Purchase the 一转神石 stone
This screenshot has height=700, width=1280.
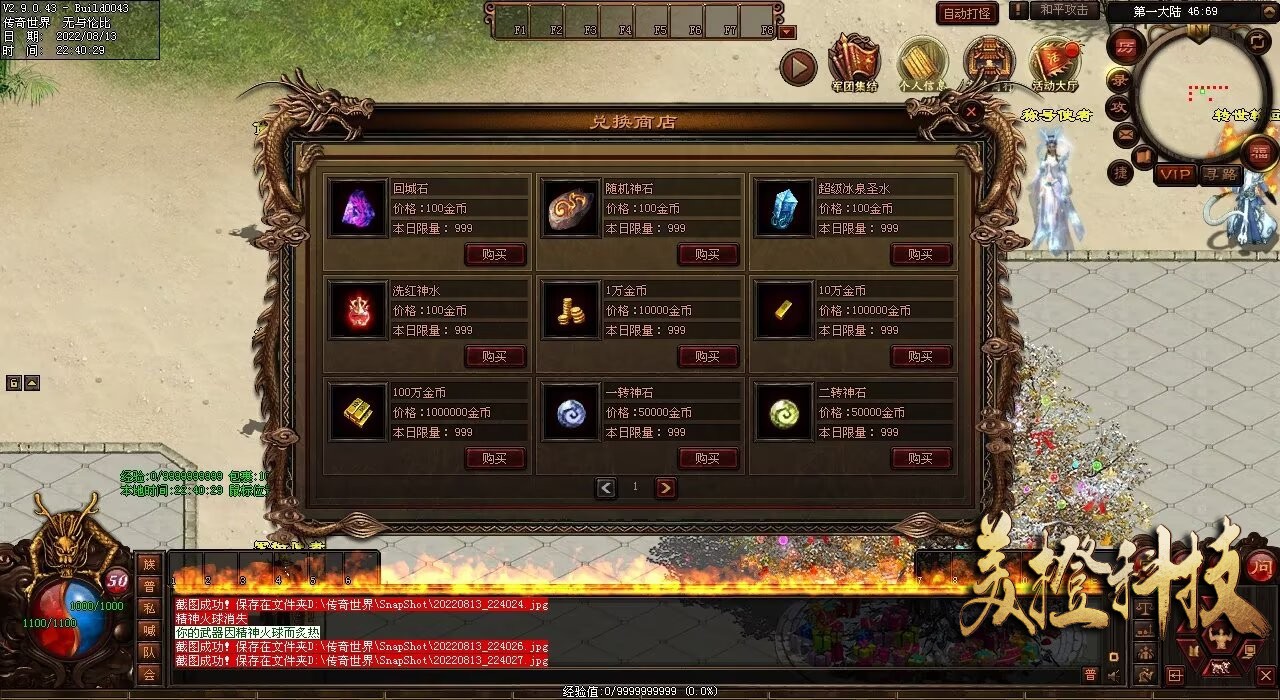708,458
